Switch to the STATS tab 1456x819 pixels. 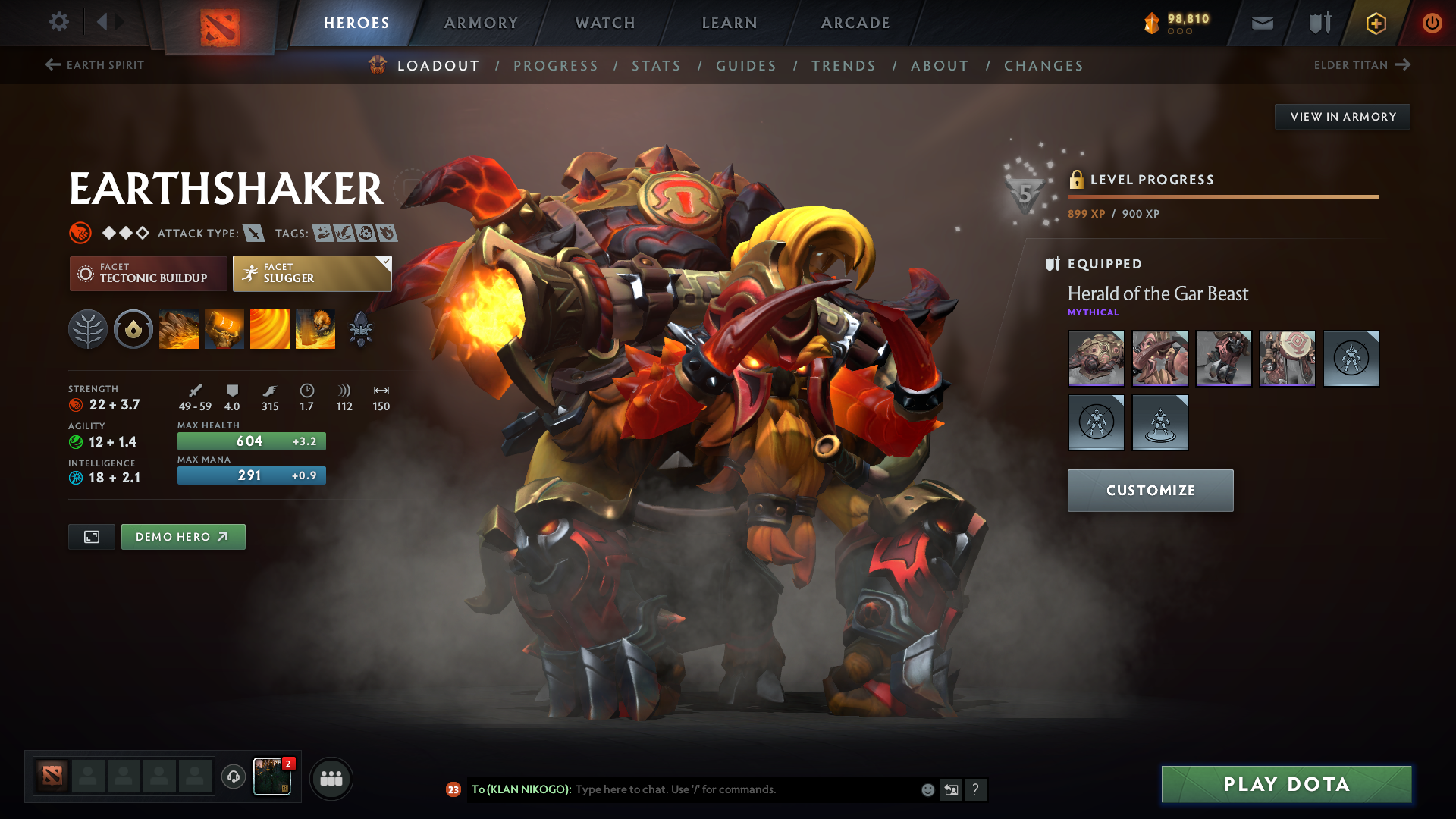656,65
